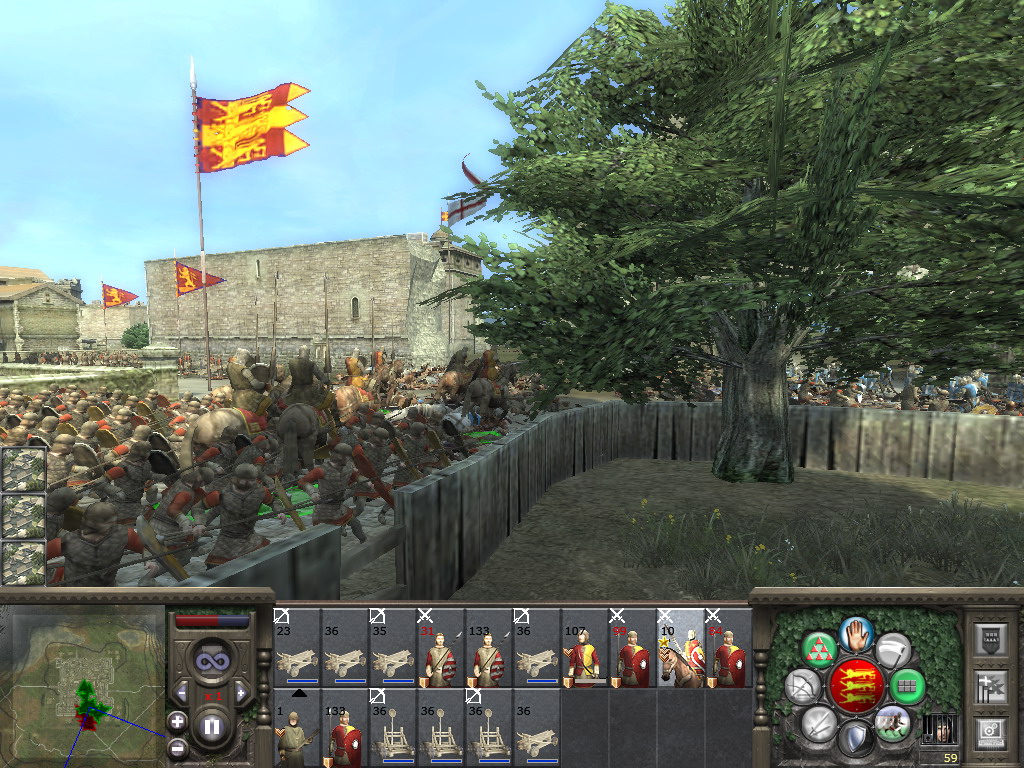Decrease the battle speed

point(182,691)
